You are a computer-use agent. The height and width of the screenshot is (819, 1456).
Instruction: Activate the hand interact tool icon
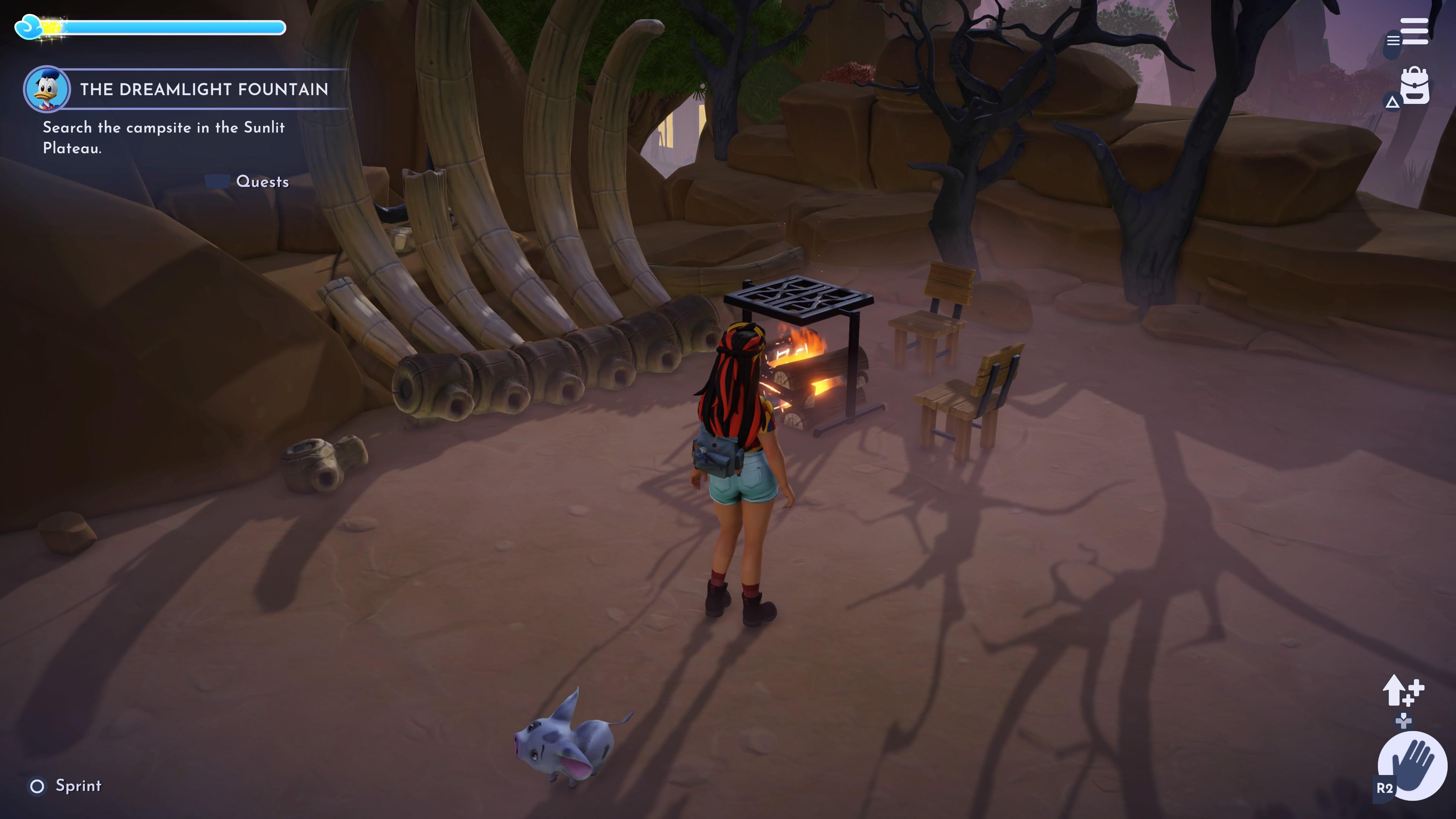pyautogui.click(x=1412, y=766)
